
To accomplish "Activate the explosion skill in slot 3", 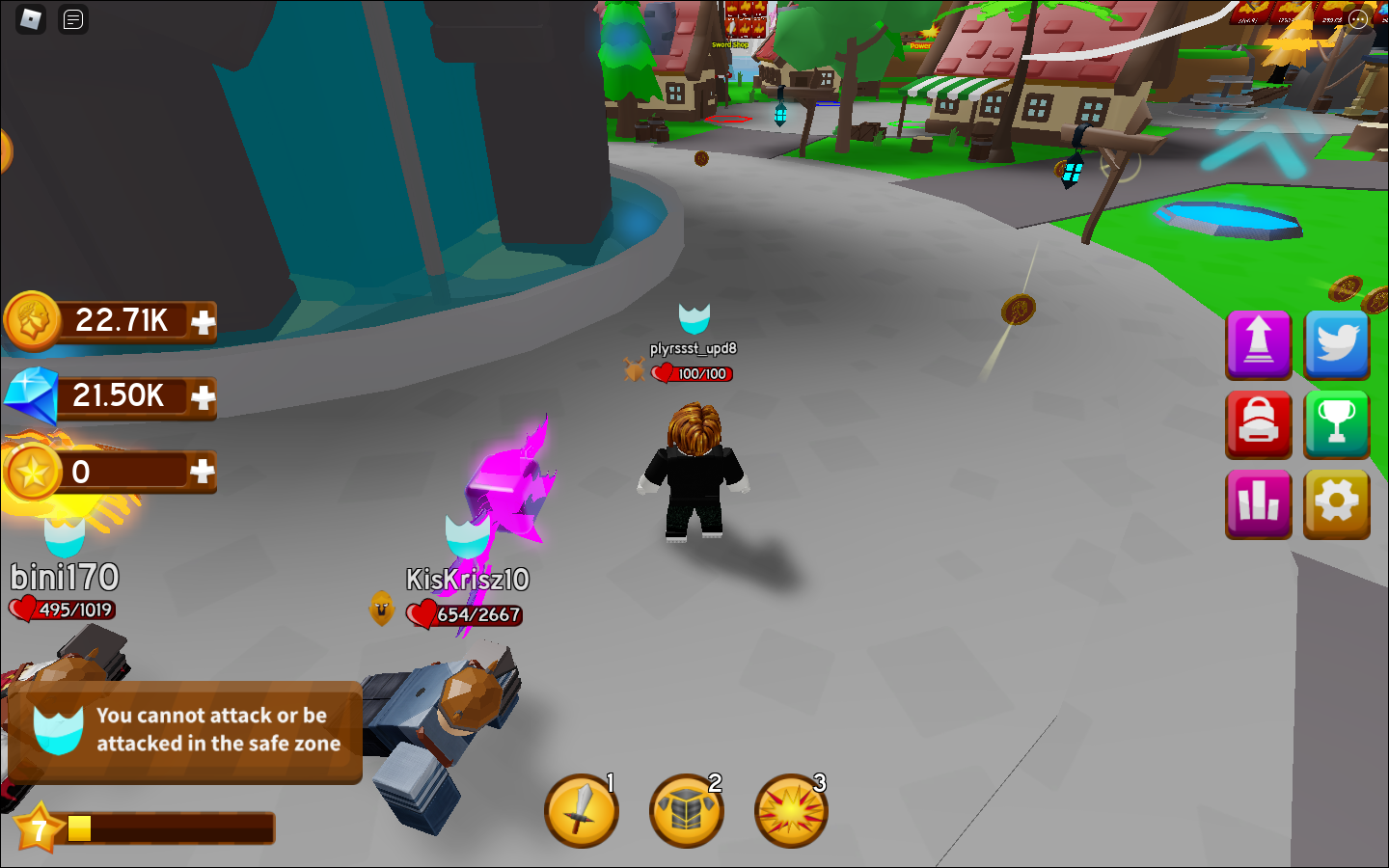I will click(791, 811).
